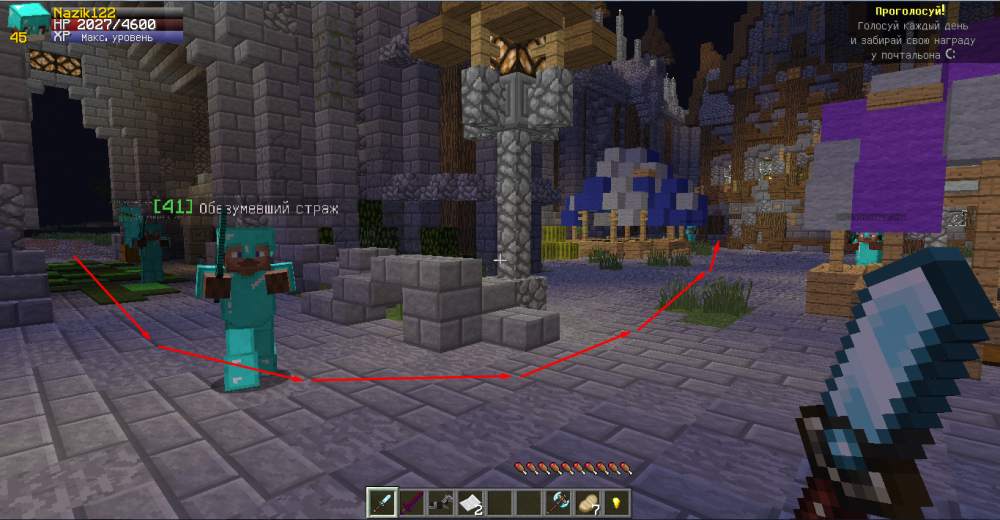Pick the battle axe hotbar slot
Image resolution: width=1000 pixels, height=520 pixels.
[x=557, y=502]
